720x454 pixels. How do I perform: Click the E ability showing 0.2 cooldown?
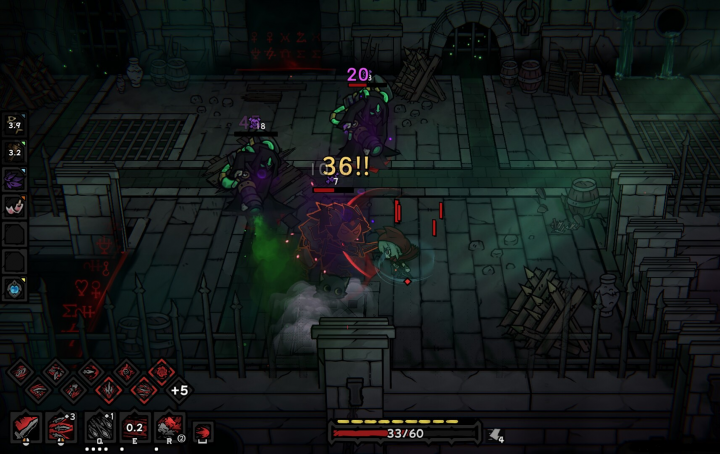click(134, 427)
